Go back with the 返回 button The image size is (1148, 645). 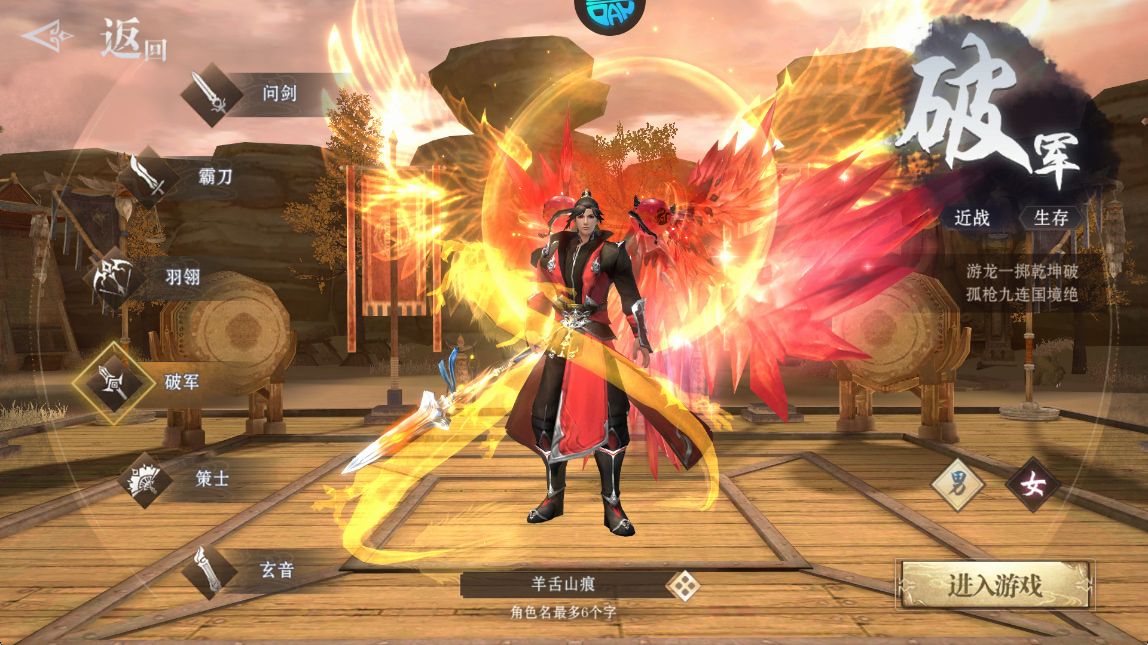pyautogui.click(x=95, y=40)
